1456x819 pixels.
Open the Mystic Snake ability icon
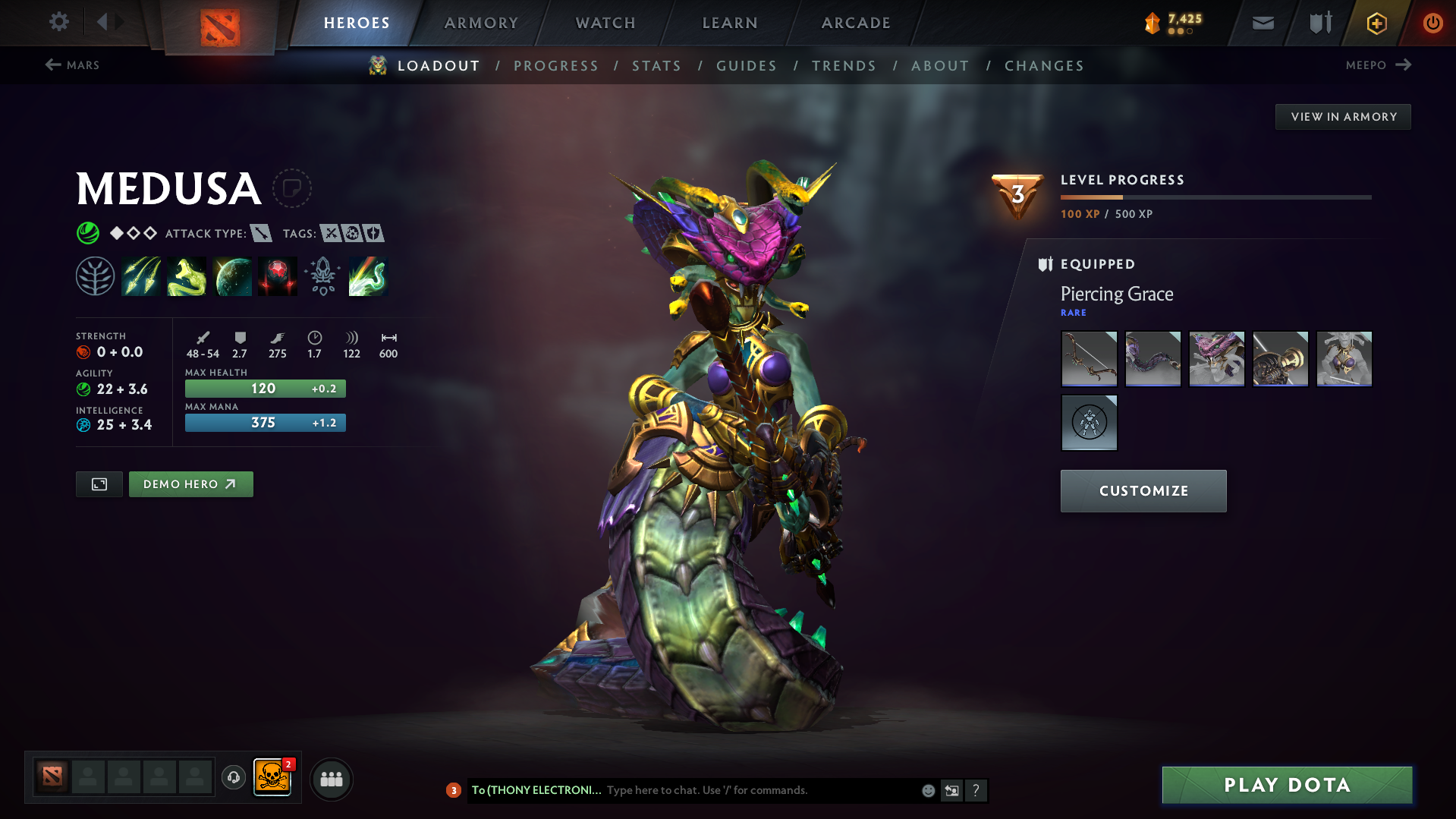pyautogui.click(x=187, y=275)
